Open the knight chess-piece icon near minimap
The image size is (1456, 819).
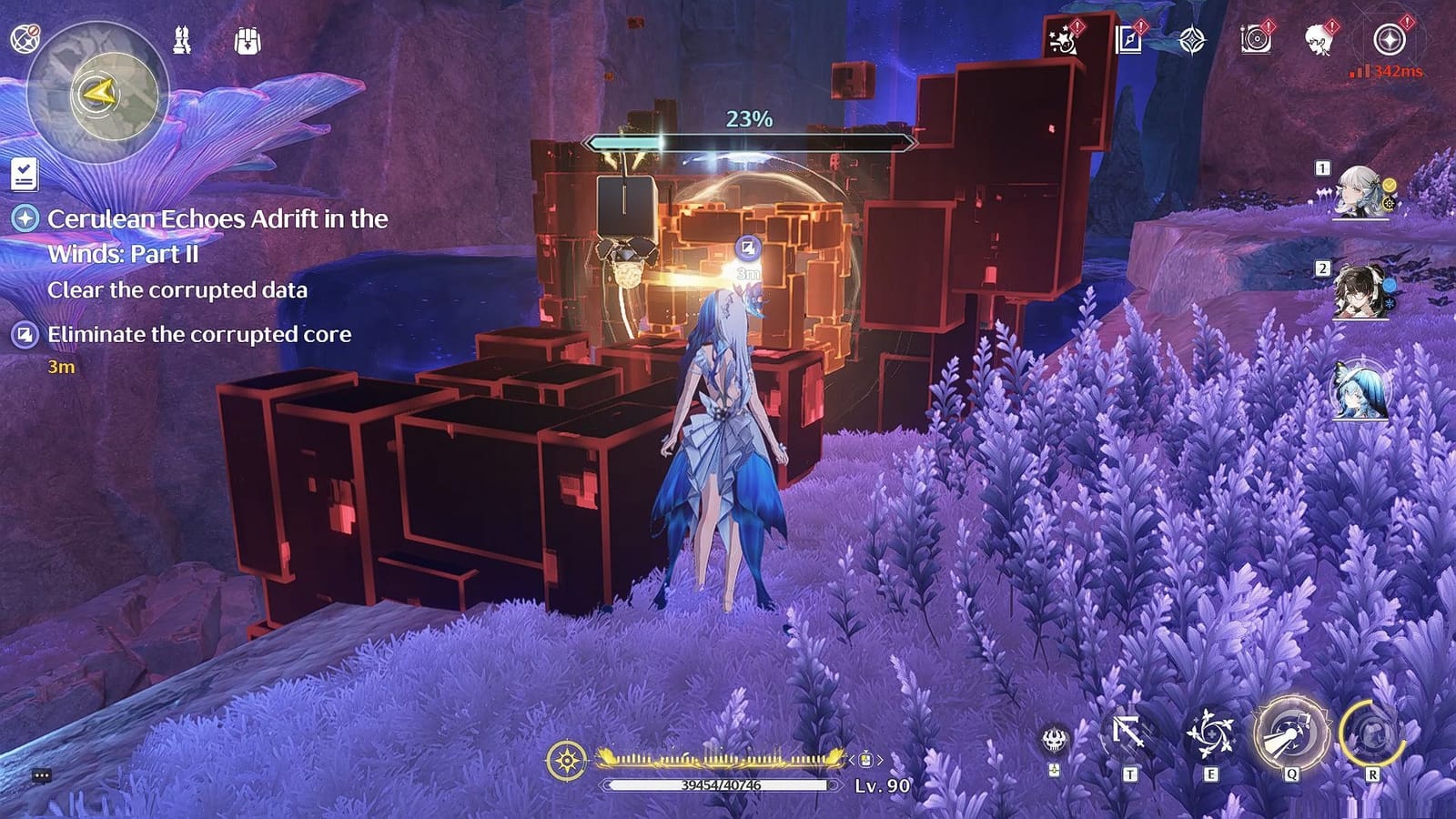180,40
